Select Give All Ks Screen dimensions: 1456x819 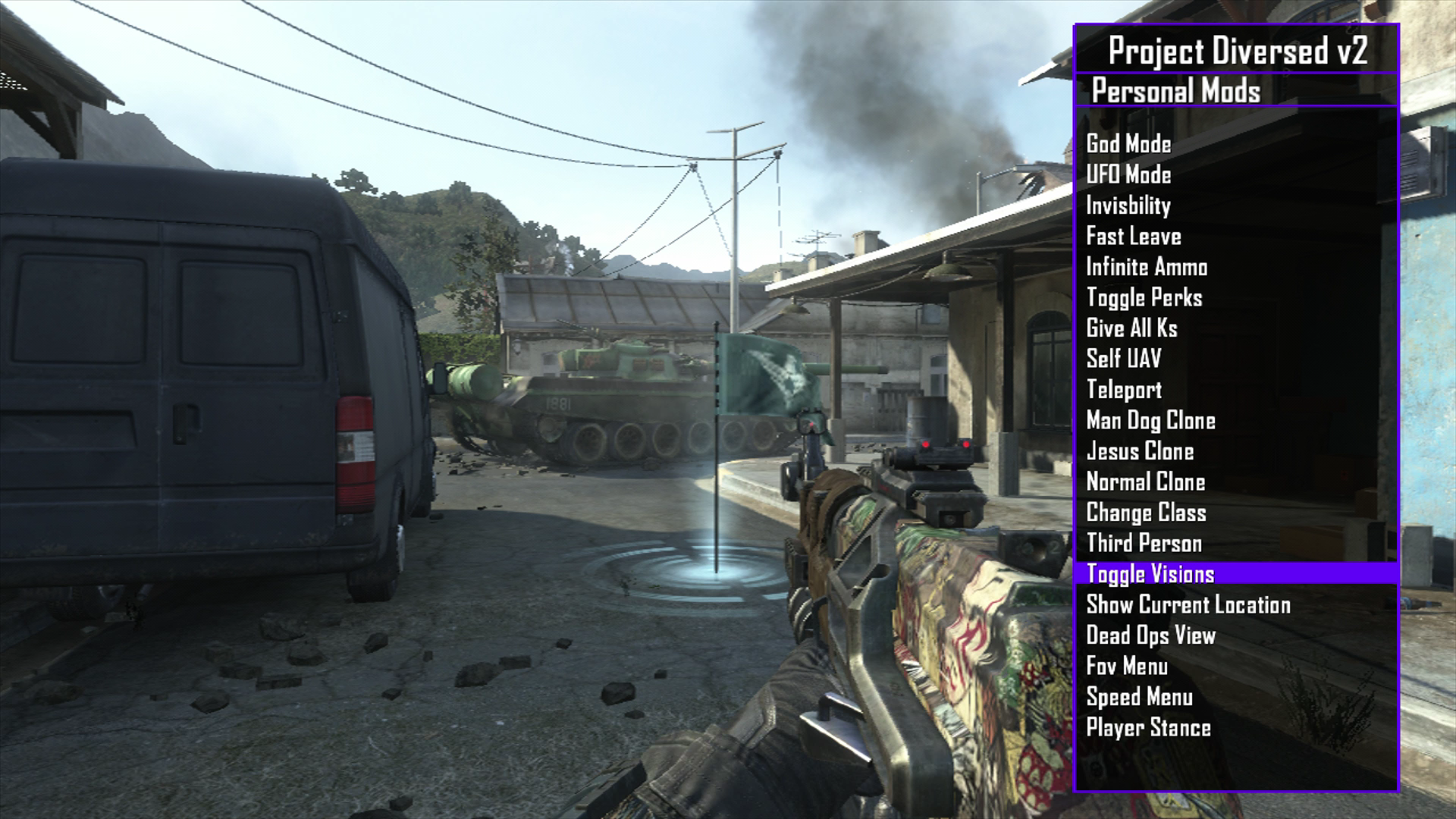[1131, 328]
